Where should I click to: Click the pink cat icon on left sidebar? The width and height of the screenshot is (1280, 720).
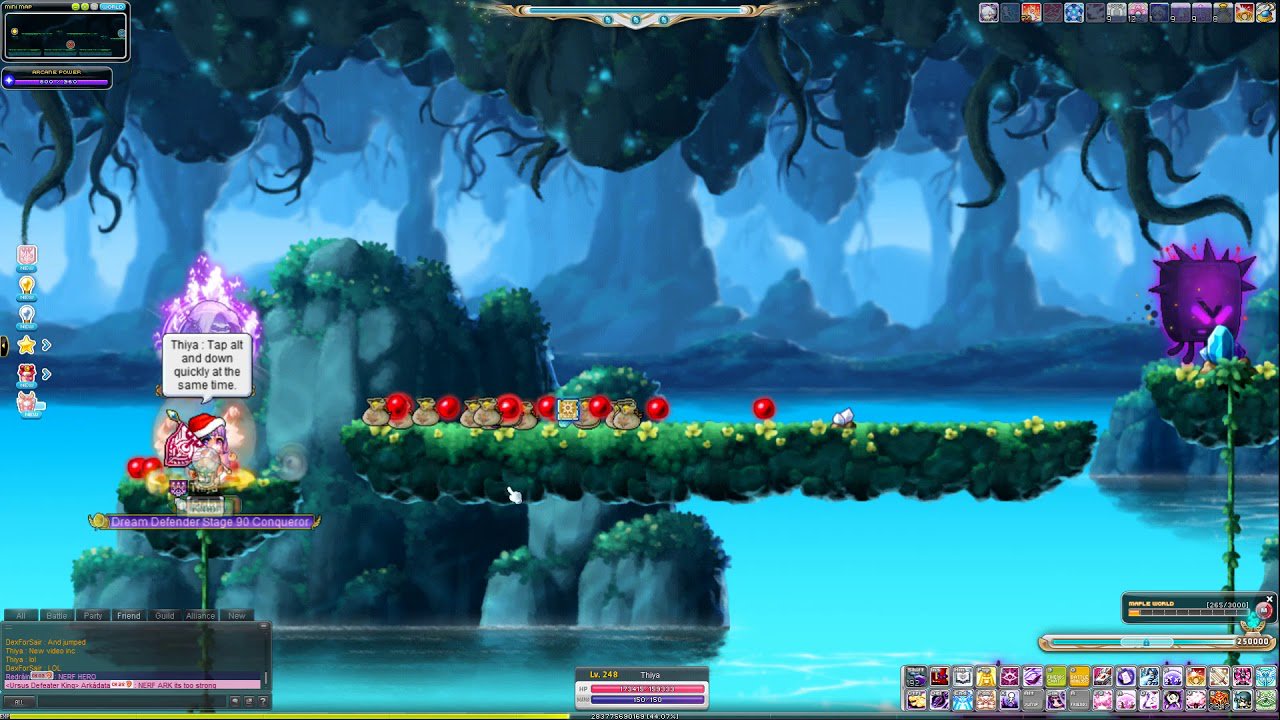pos(27,402)
